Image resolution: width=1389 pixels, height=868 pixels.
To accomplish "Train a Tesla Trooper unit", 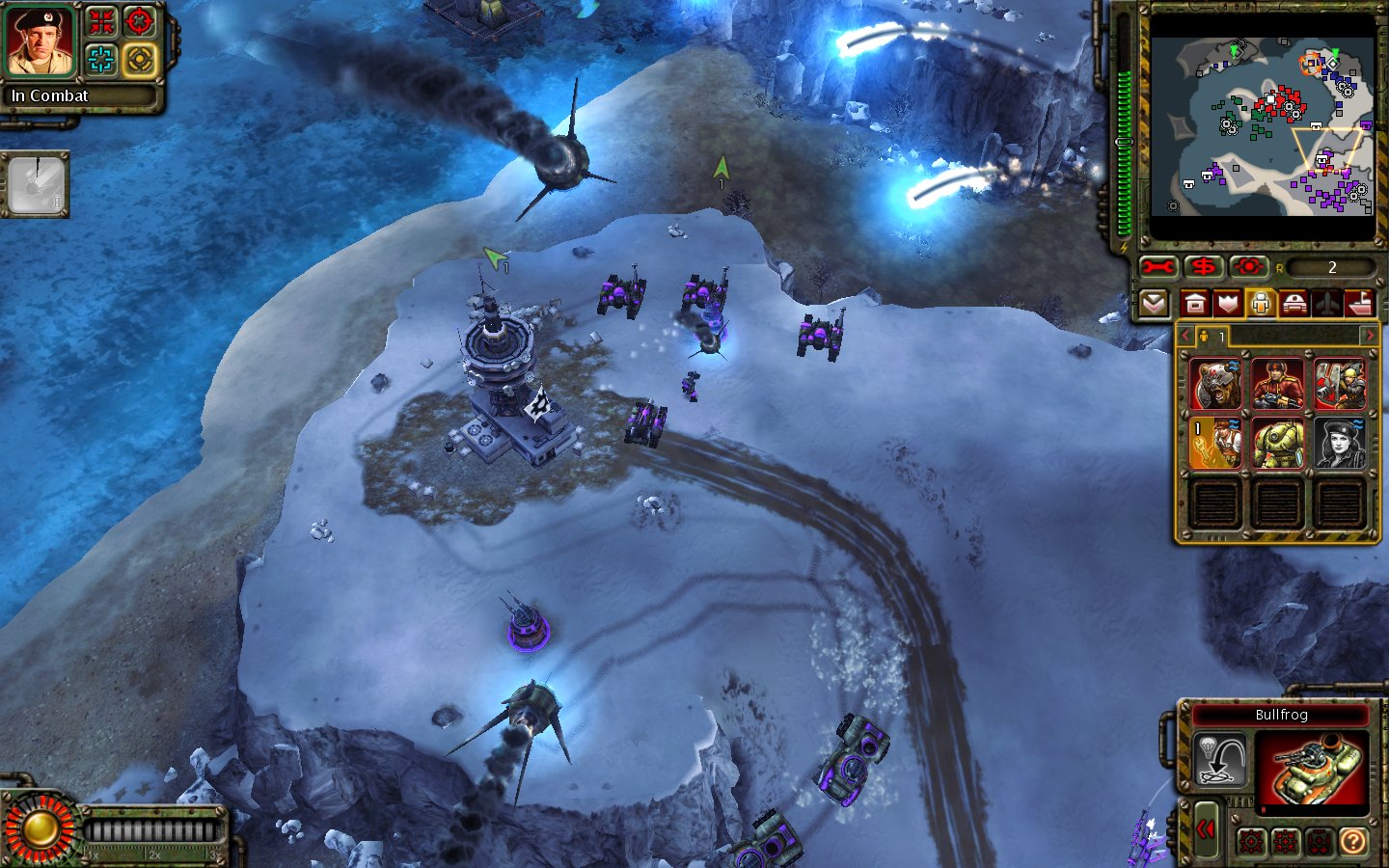I will (x=1277, y=444).
